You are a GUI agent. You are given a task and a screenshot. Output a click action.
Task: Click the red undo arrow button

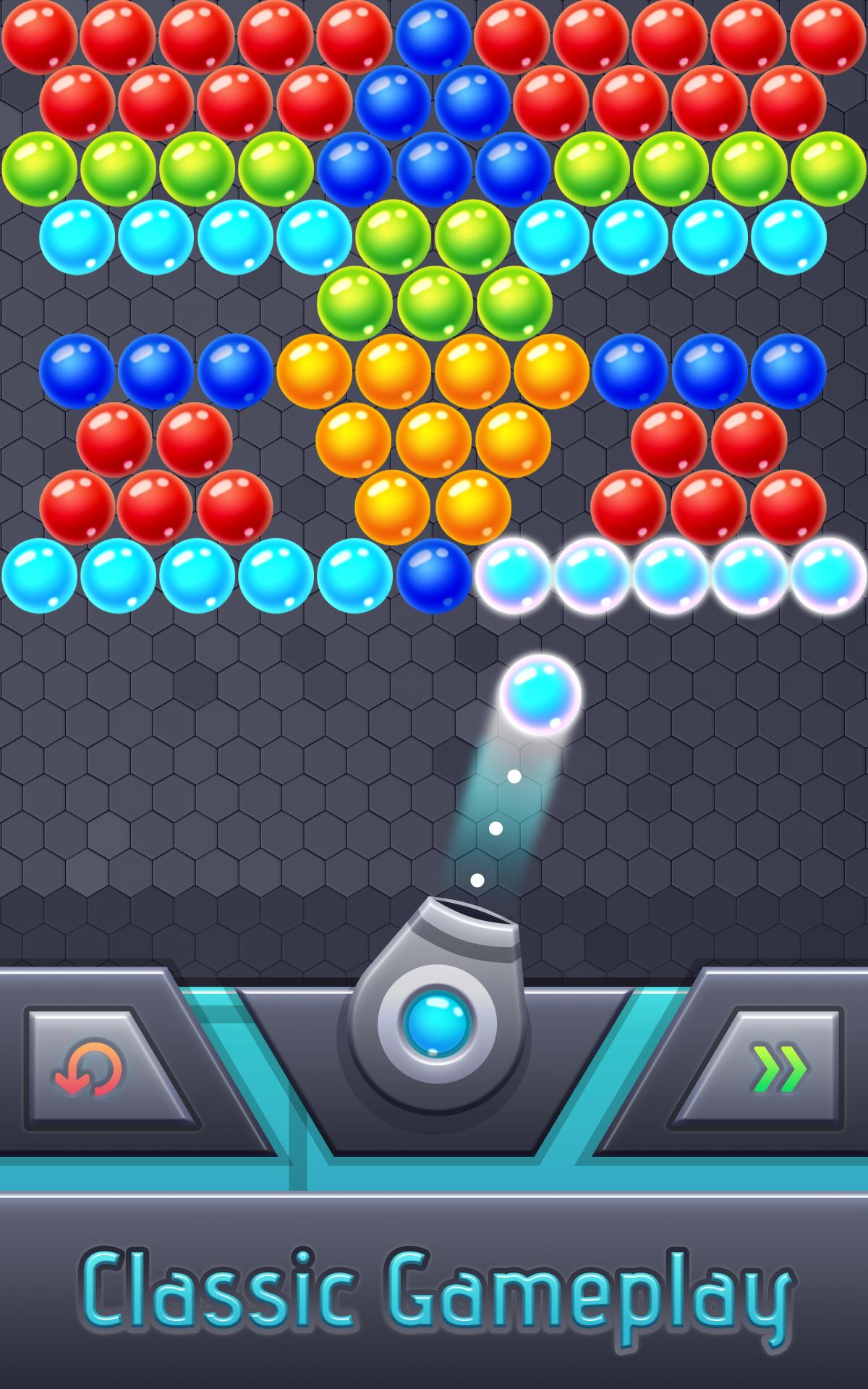point(90,1068)
